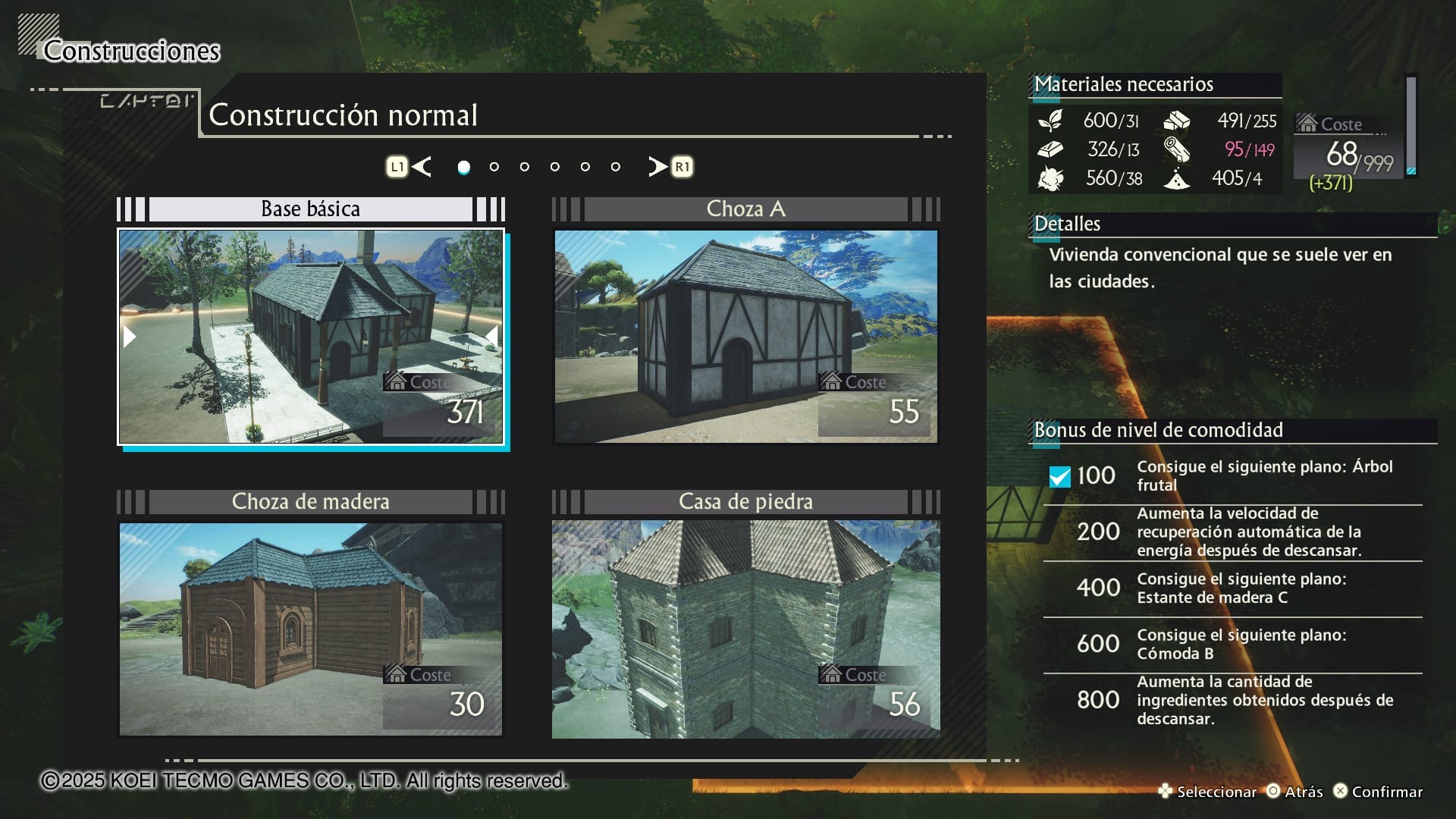Viewport: 1456px width, 819px height.
Task: Go to the previous construction category arrow
Action: 422,167
